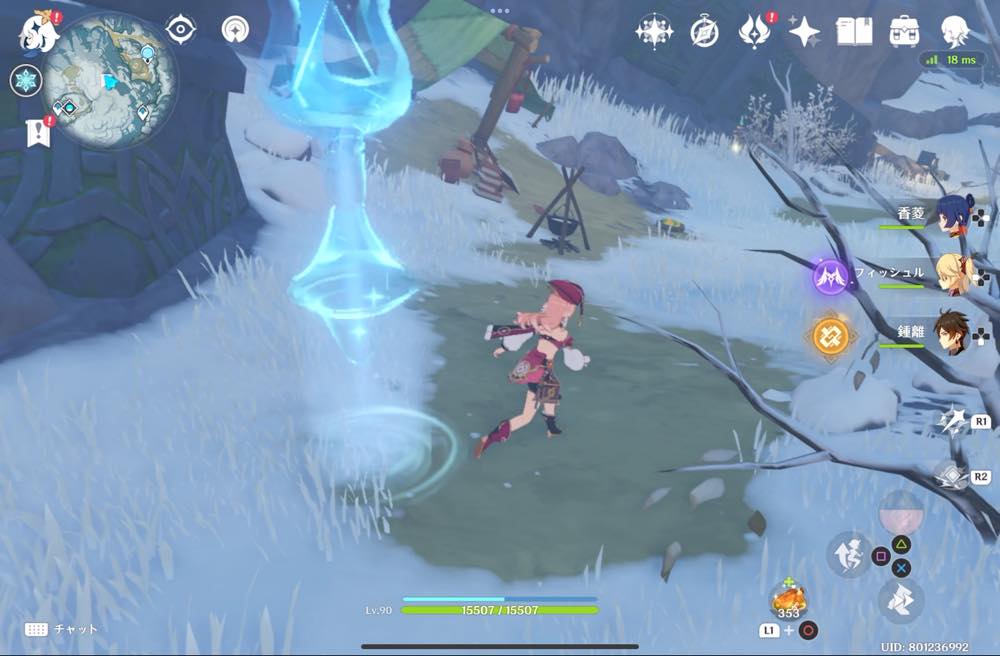Open the backpack inventory
The height and width of the screenshot is (656, 1000).
tap(904, 31)
